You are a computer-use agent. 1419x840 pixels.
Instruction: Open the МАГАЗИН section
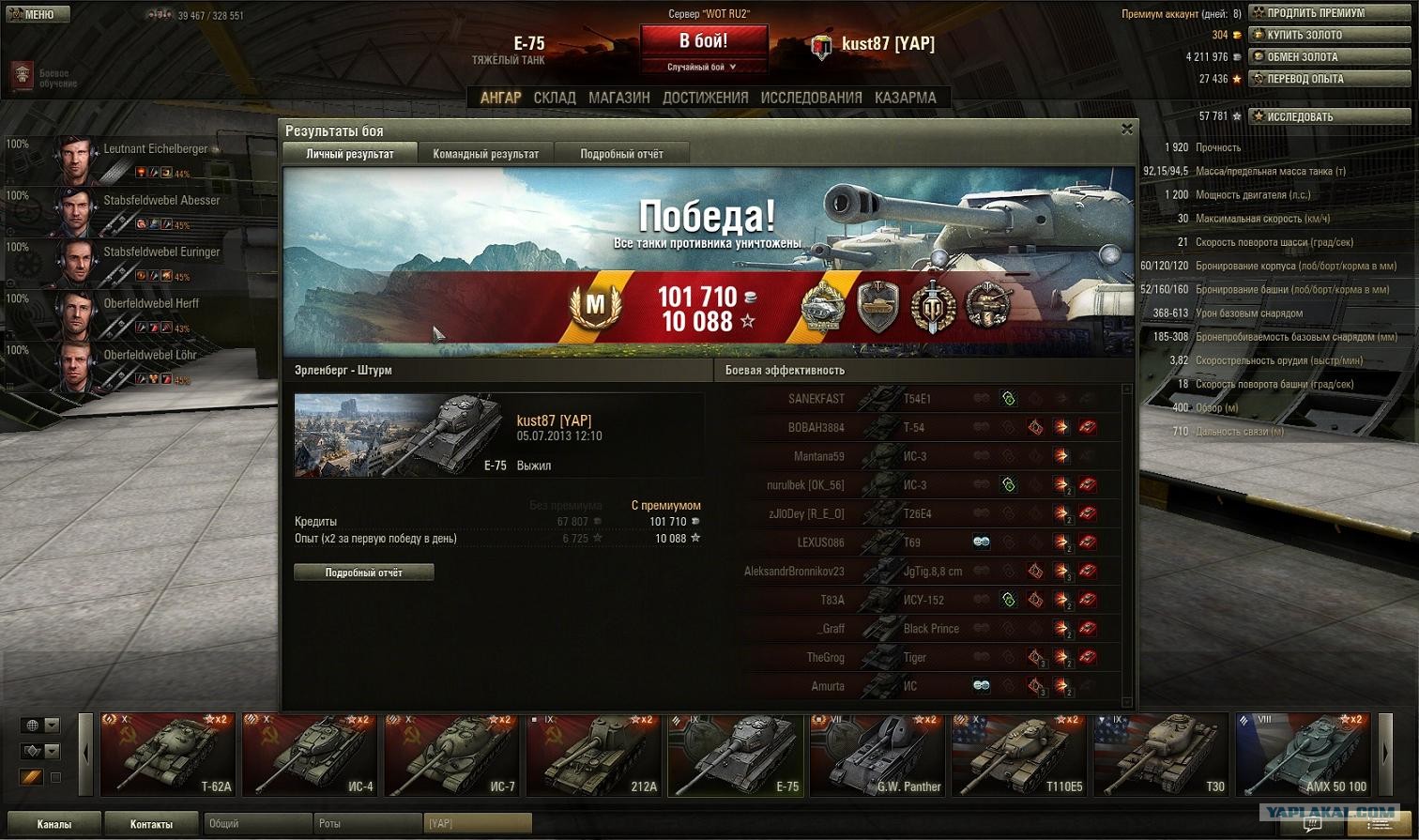coord(618,98)
